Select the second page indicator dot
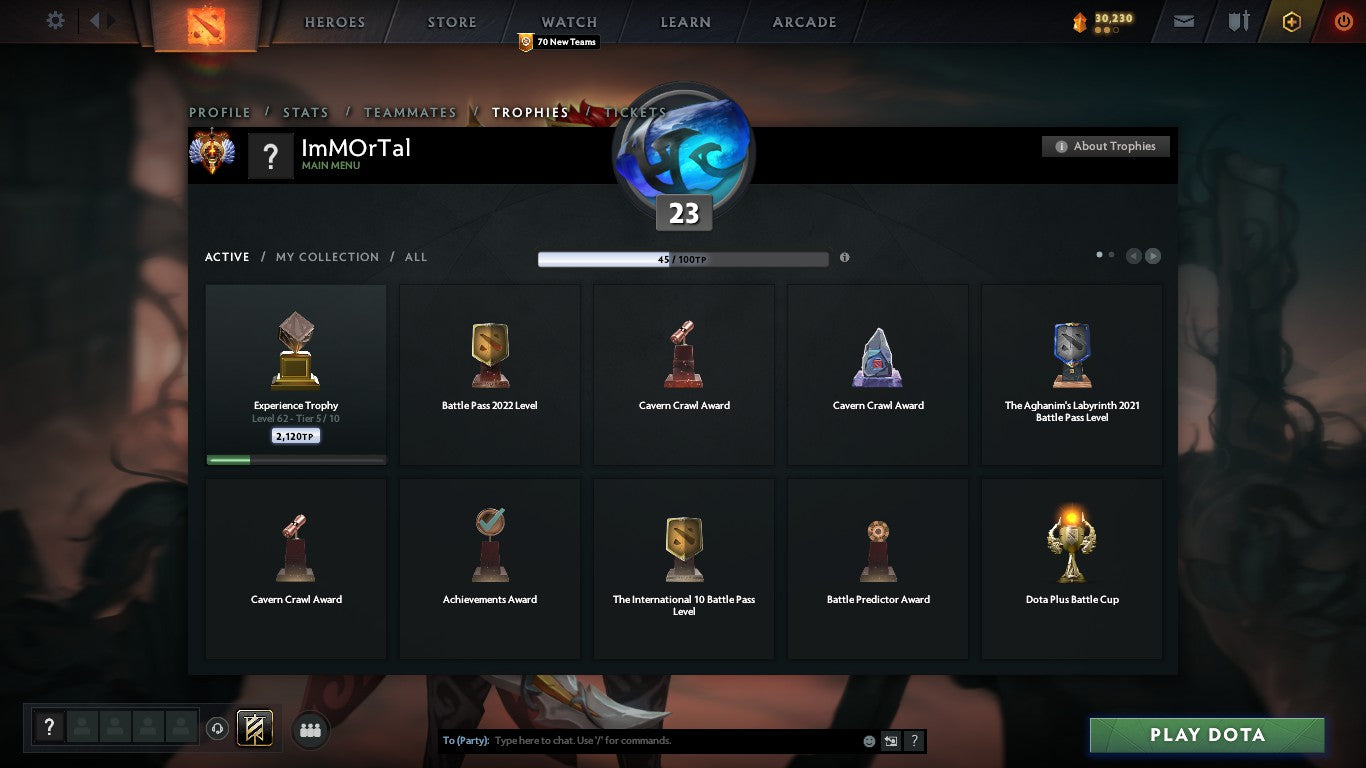 click(x=1110, y=255)
